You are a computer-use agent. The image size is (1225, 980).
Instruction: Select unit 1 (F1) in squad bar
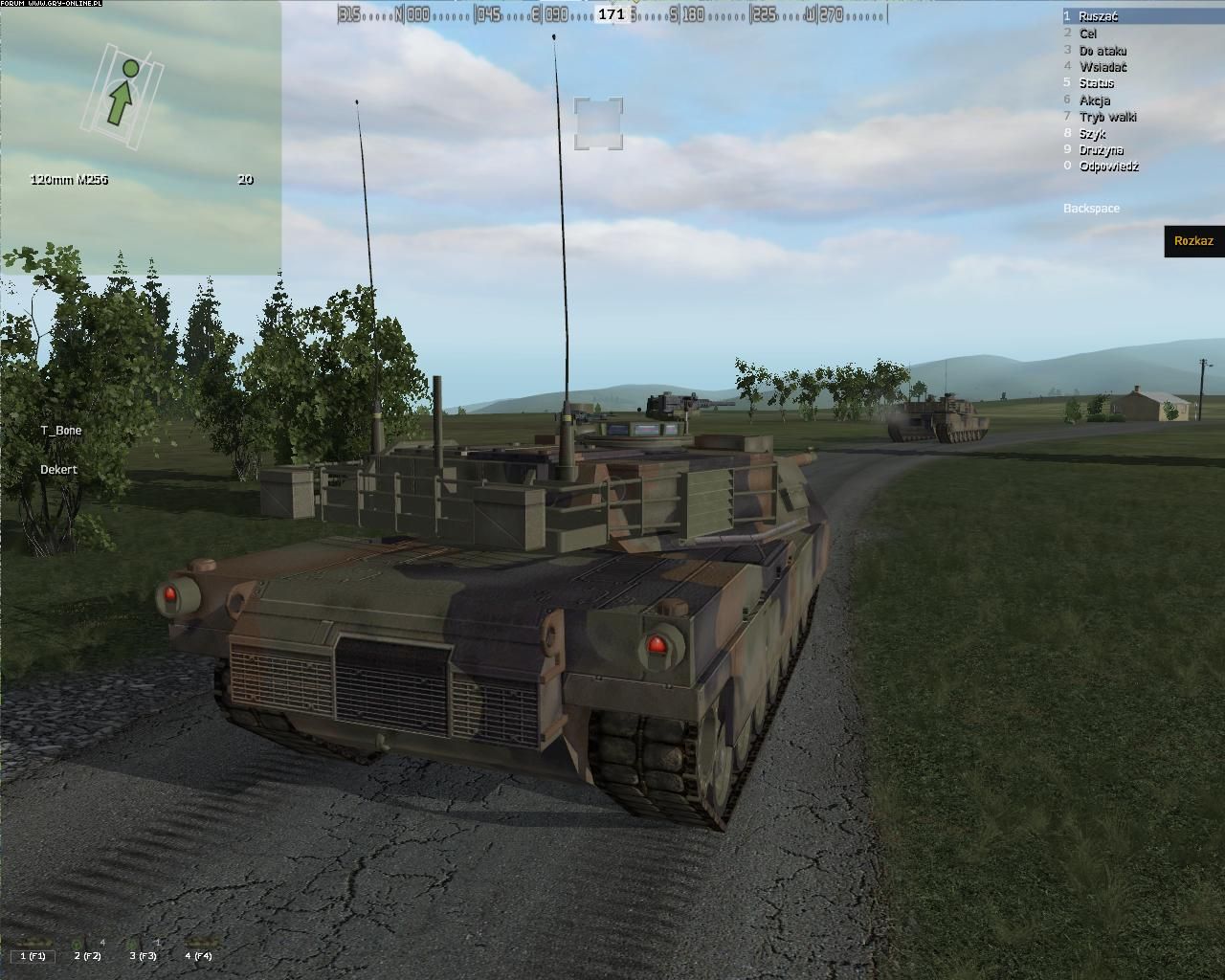[33, 955]
